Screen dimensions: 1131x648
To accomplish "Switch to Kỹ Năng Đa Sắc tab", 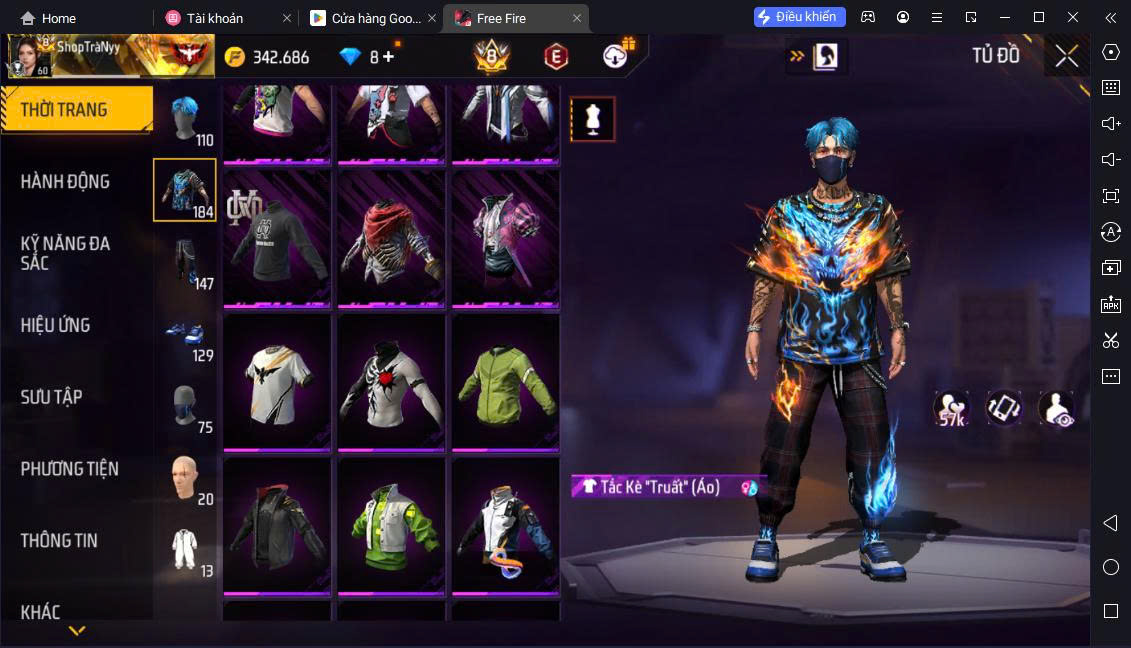I will [66, 253].
